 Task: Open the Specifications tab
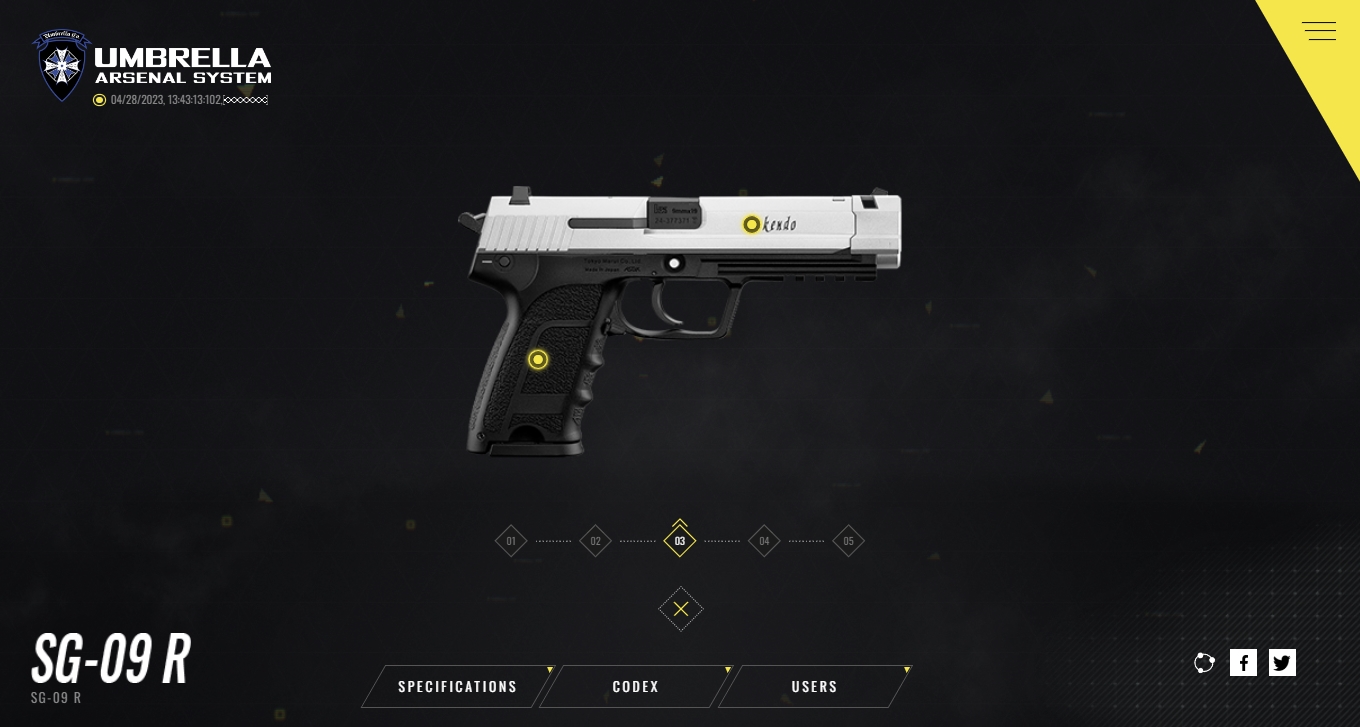click(458, 687)
